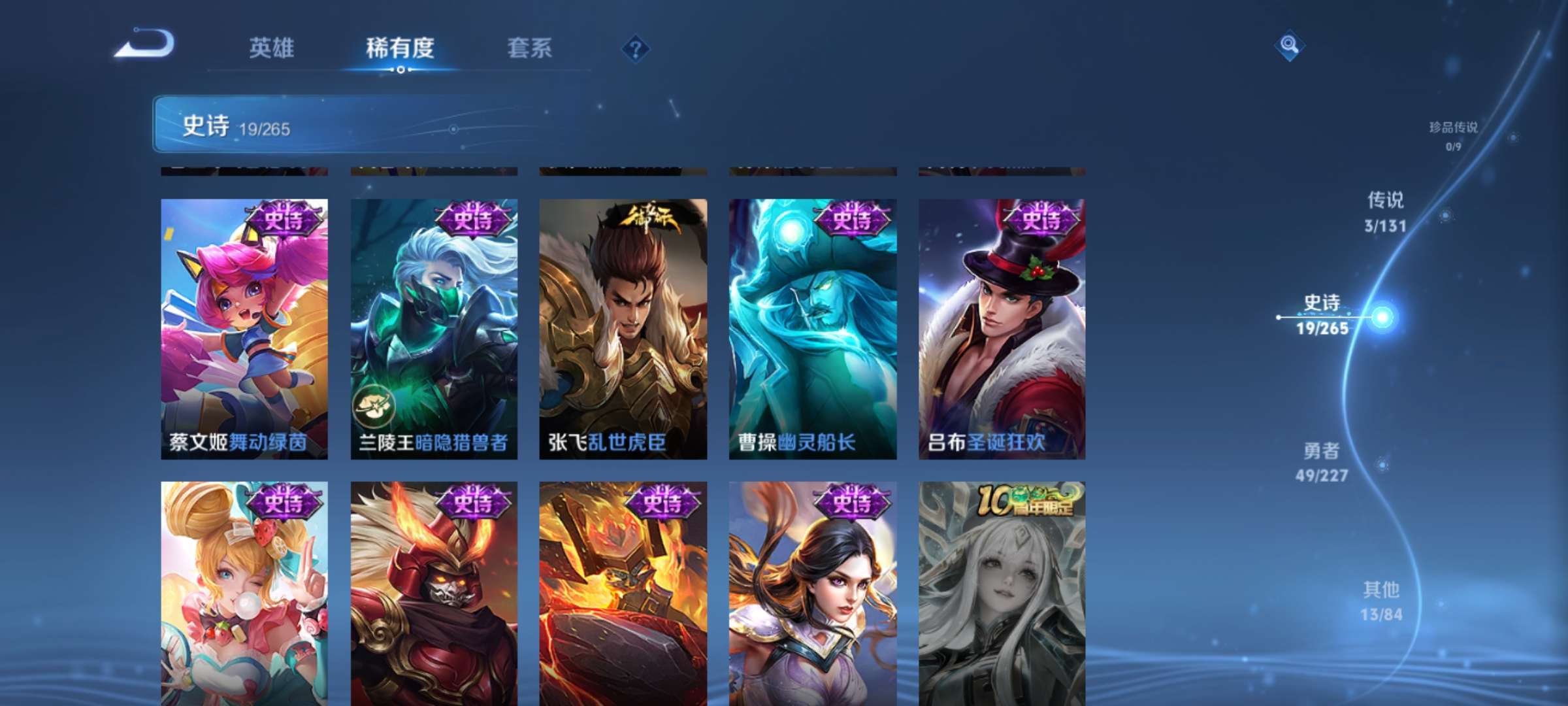Click the diamond help question-mark icon
Viewport: 1568px width, 706px height.
click(x=634, y=47)
